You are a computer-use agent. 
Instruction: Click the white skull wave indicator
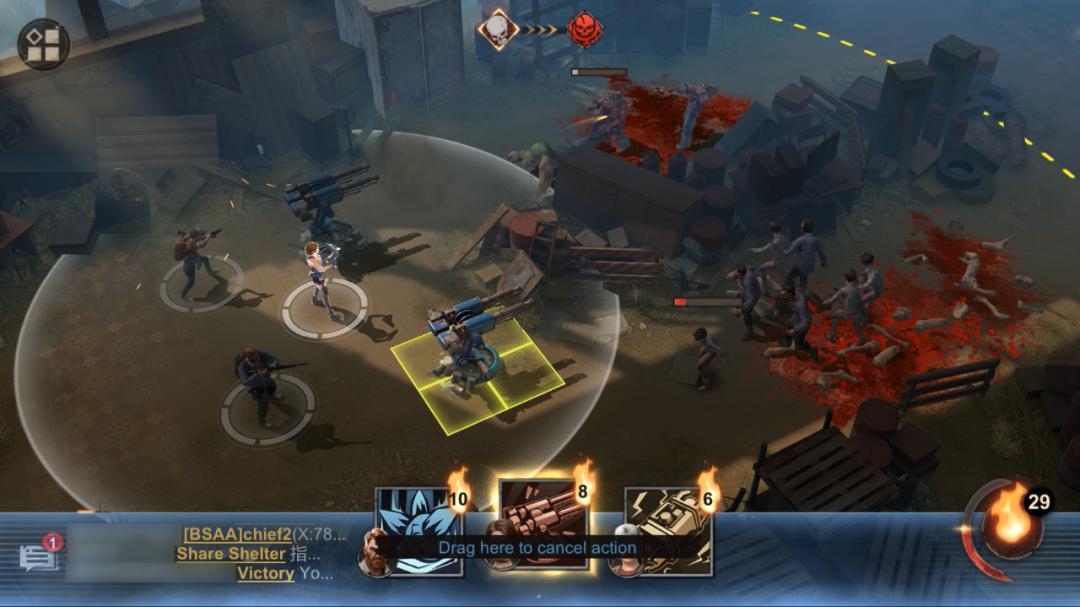pos(496,28)
